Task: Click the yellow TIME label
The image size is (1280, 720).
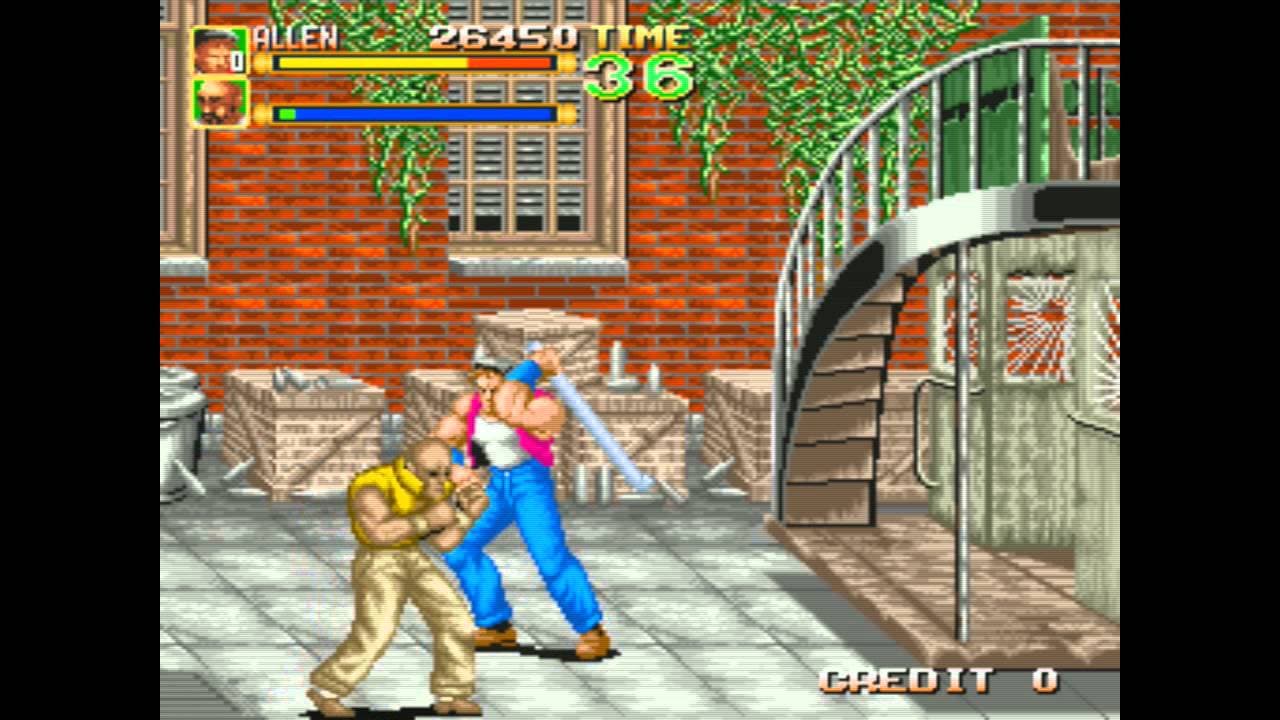Action: [x=637, y=37]
